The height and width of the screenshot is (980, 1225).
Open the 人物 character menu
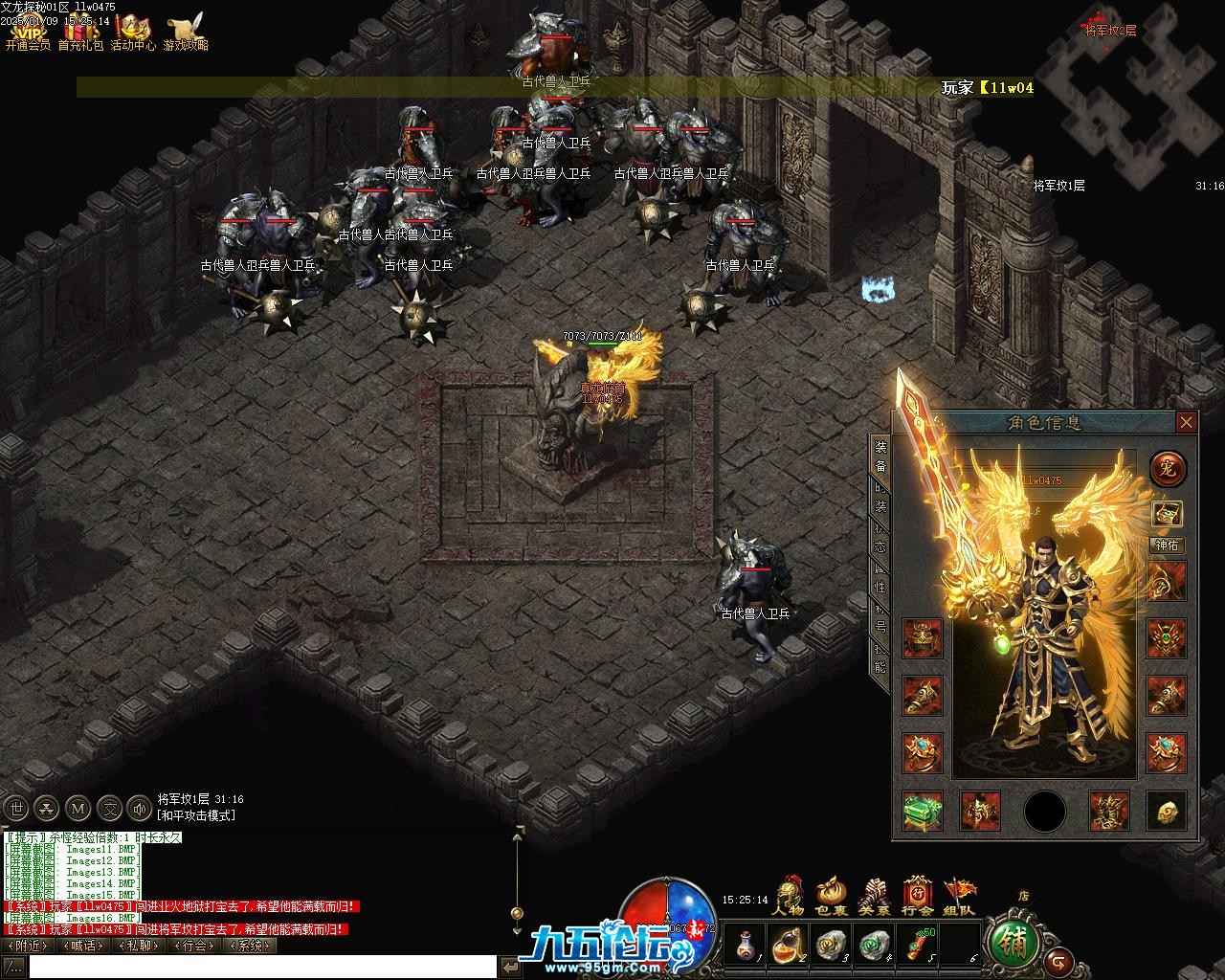click(x=789, y=896)
